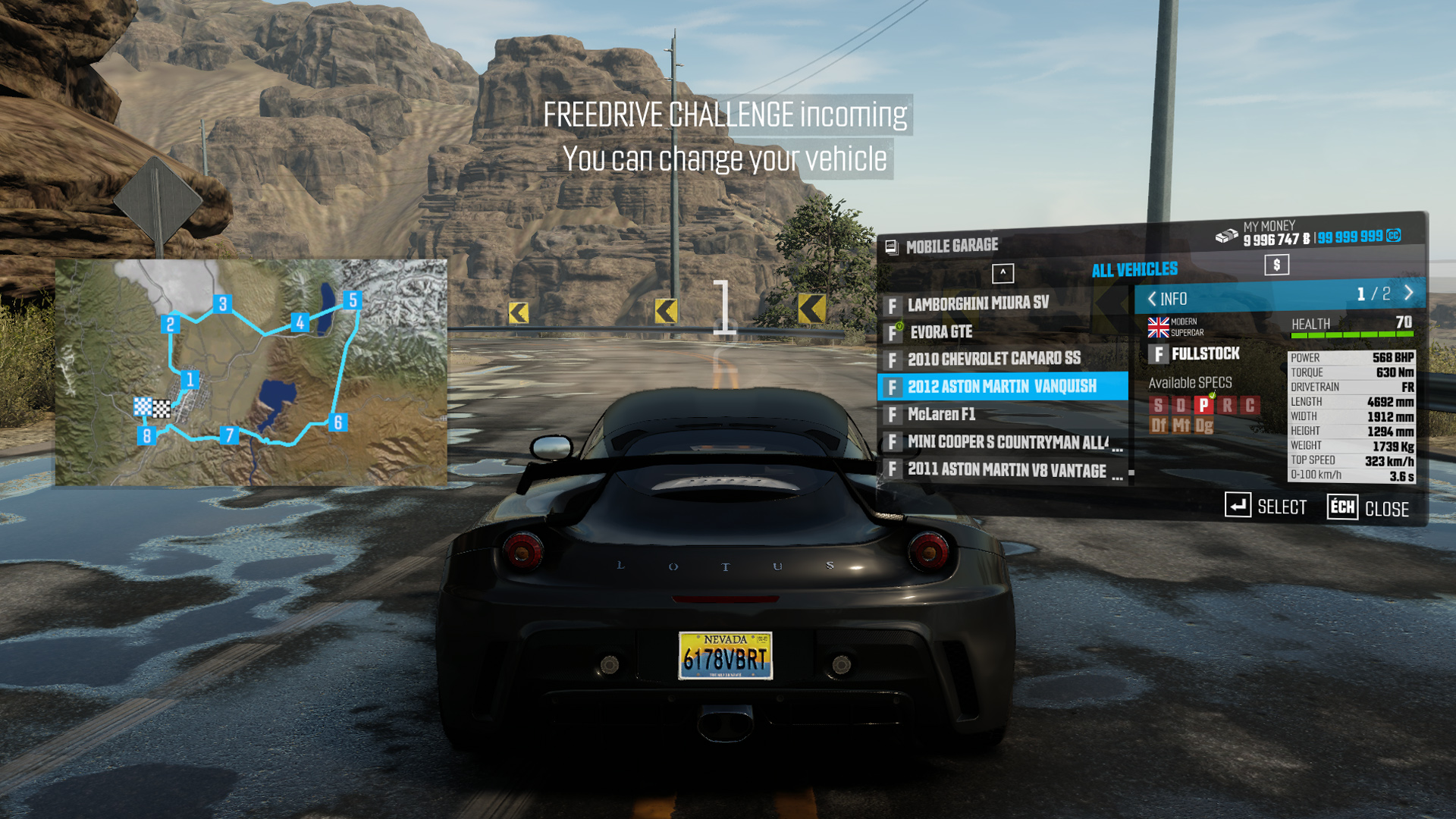
Task: Go to the next info page arrow
Action: pos(1409,293)
